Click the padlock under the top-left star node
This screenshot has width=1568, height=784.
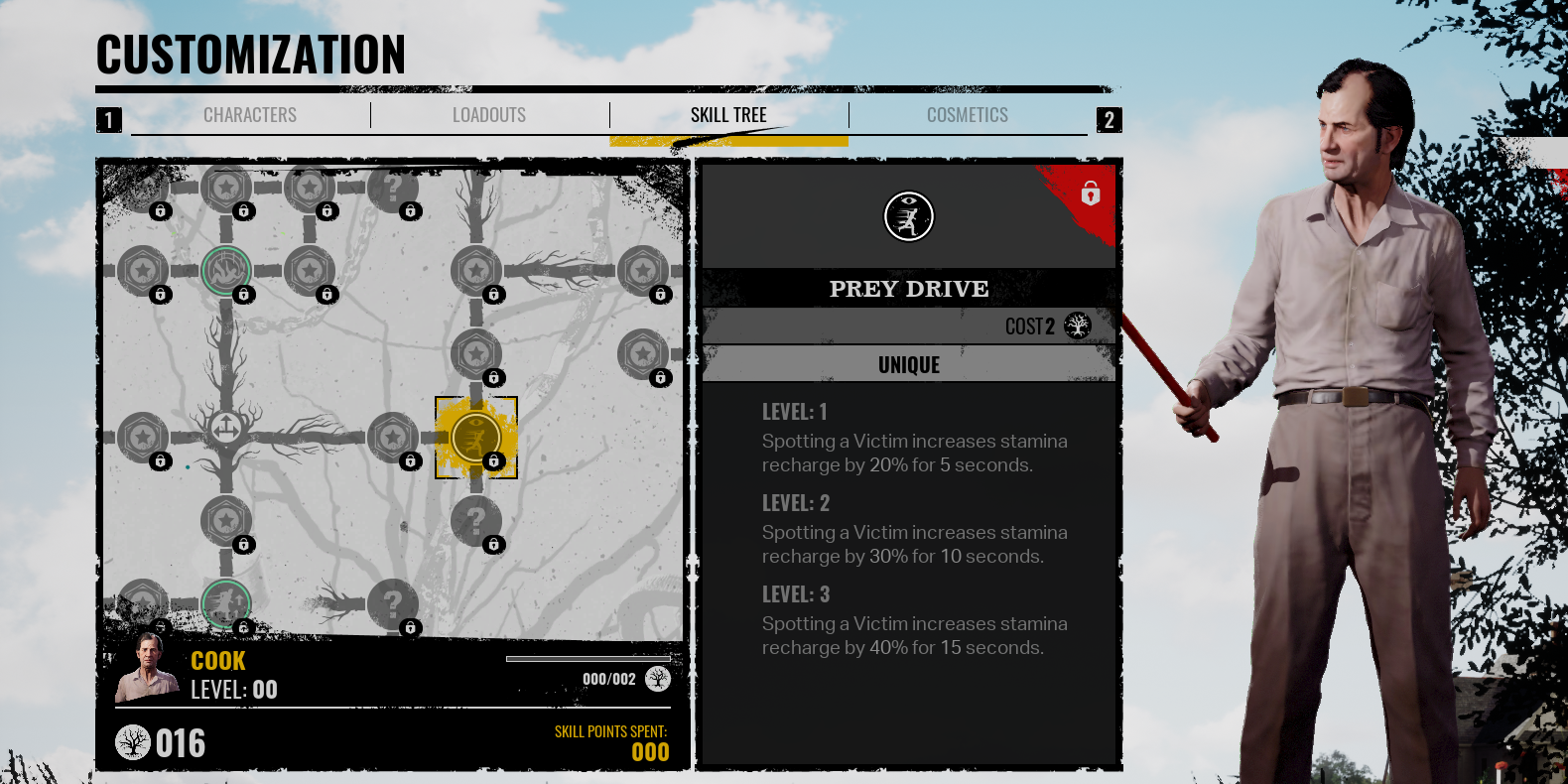pos(160,212)
